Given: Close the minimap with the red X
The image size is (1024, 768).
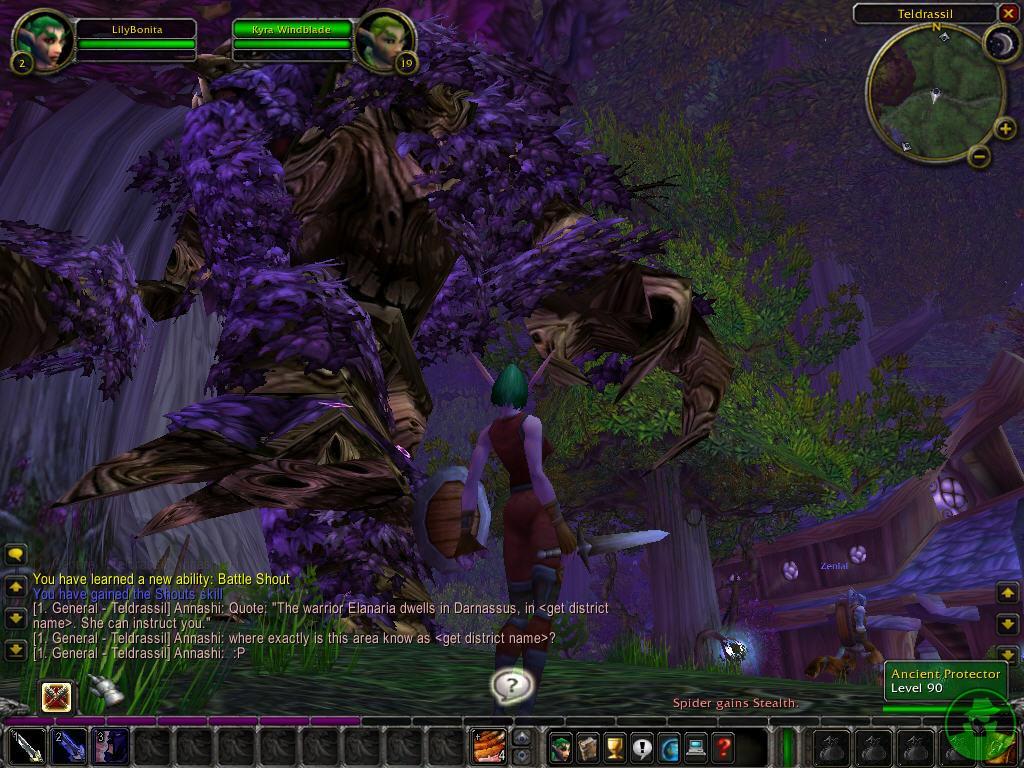Looking at the screenshot, I should (x=1007, y=13).
